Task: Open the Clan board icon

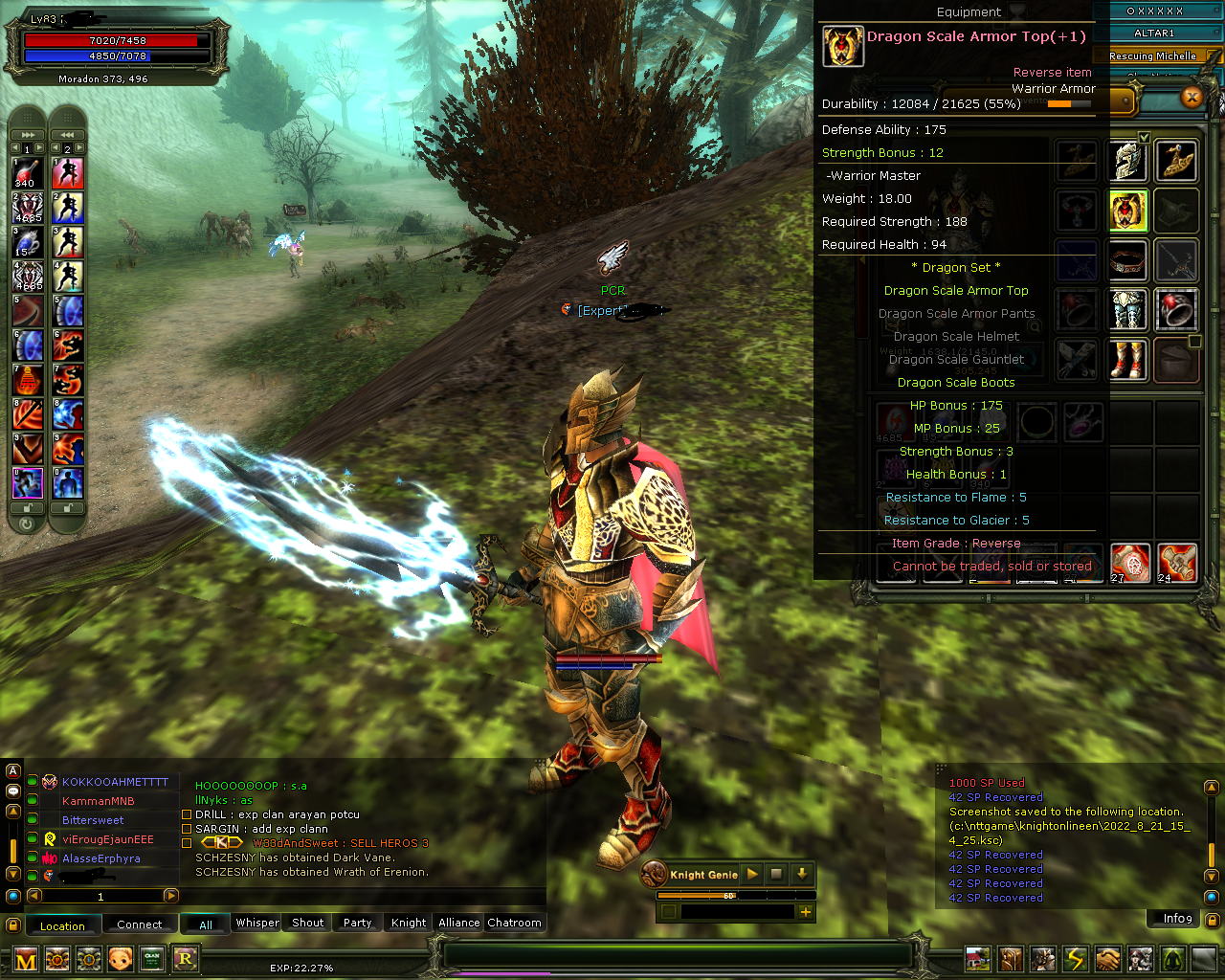Action: [x=152, y=958]
